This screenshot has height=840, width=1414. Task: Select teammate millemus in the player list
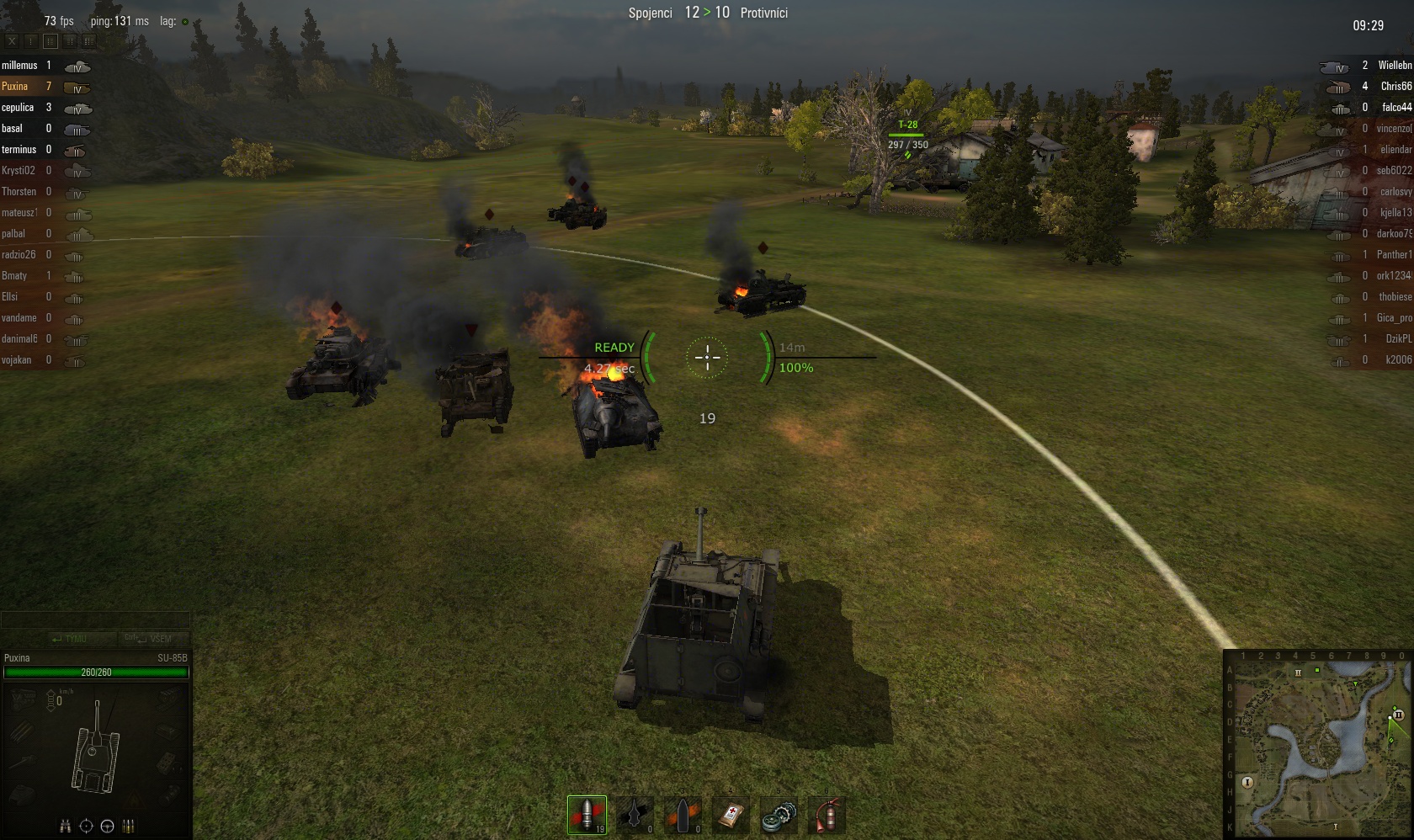pyautogui.click(x=19, y=66)
